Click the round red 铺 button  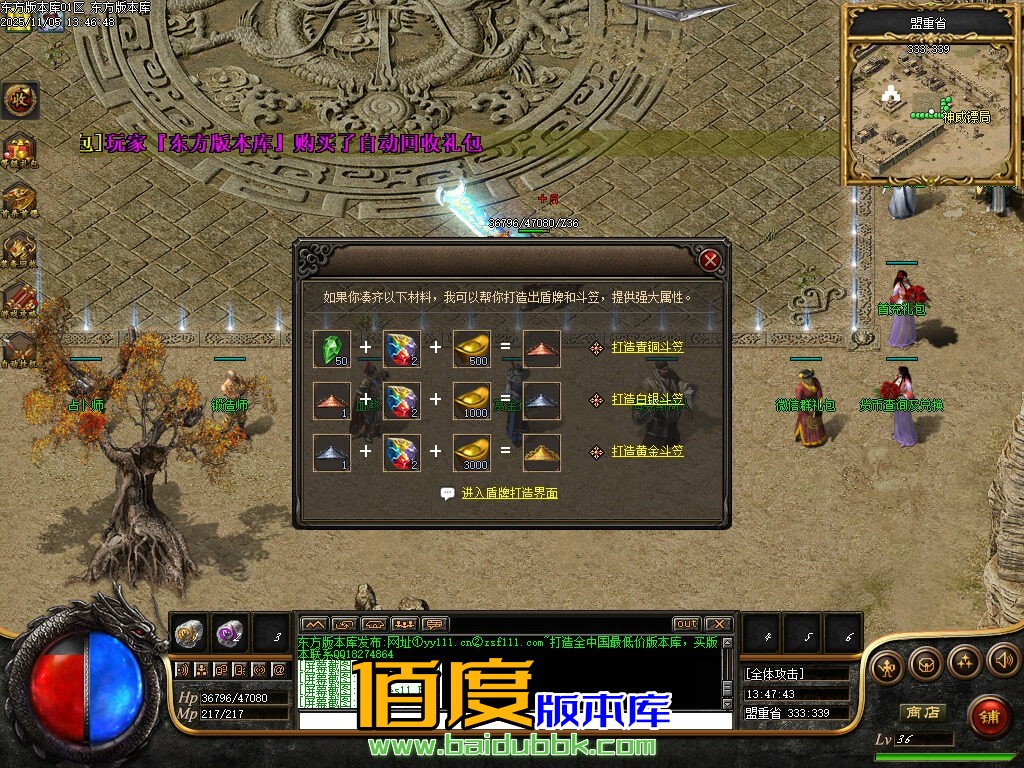(989, 716)
